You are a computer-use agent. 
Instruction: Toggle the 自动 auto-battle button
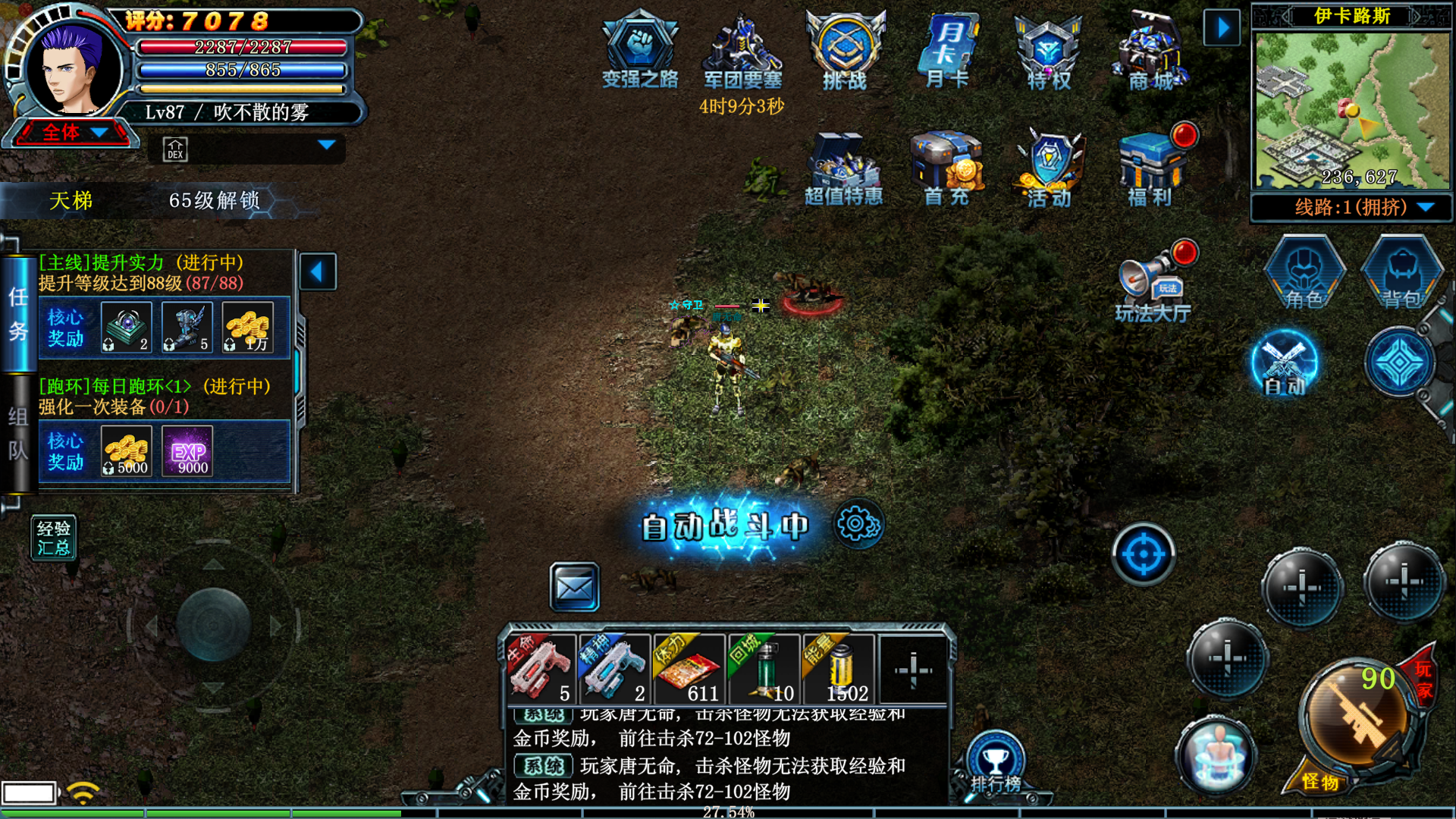coord(1285,364)
